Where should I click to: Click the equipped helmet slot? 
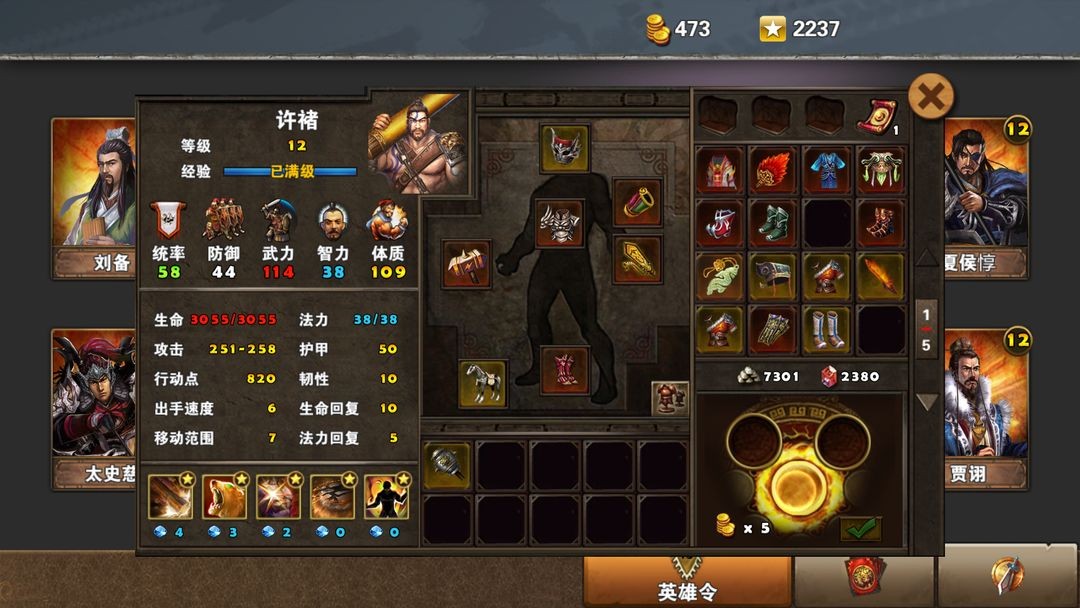click(565, 148)
